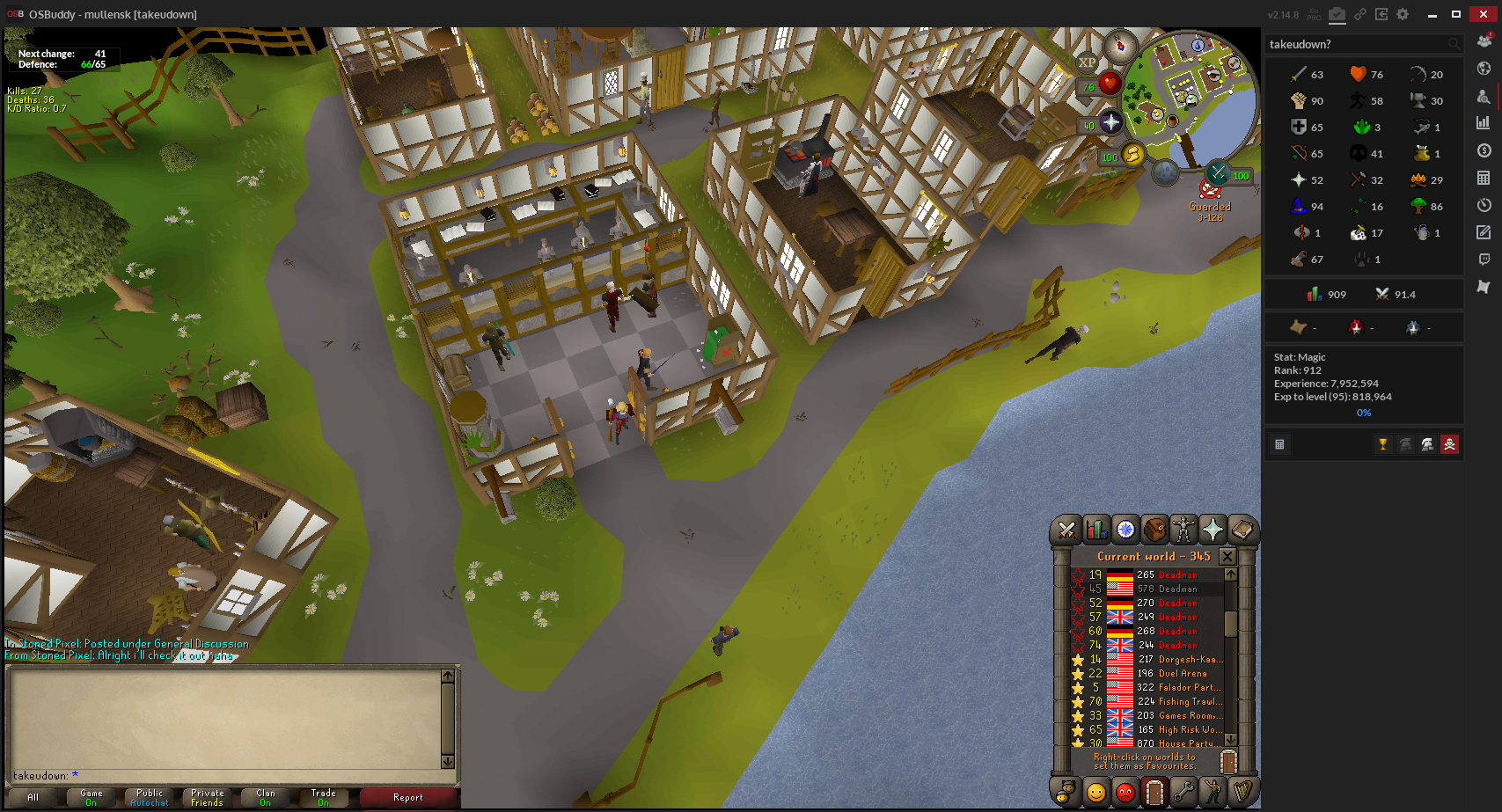Open the Skills stats tab

pyautogui.click(x=1096, y=530)
